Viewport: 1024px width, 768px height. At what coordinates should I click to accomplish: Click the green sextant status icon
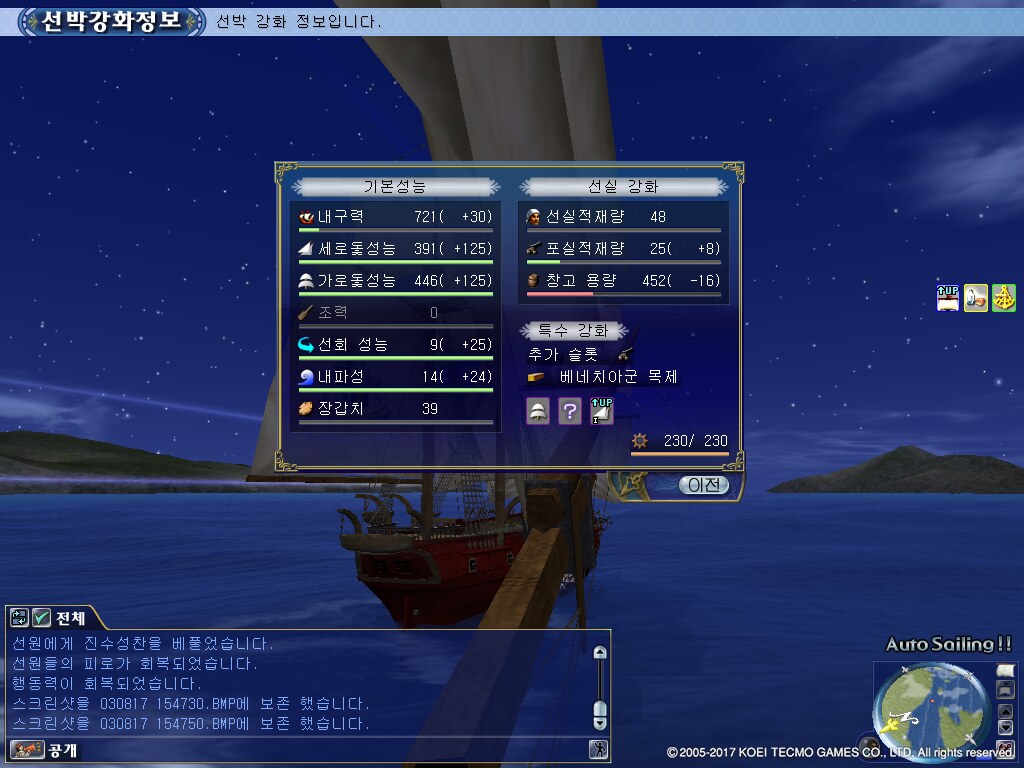[x=1003, y=298]
